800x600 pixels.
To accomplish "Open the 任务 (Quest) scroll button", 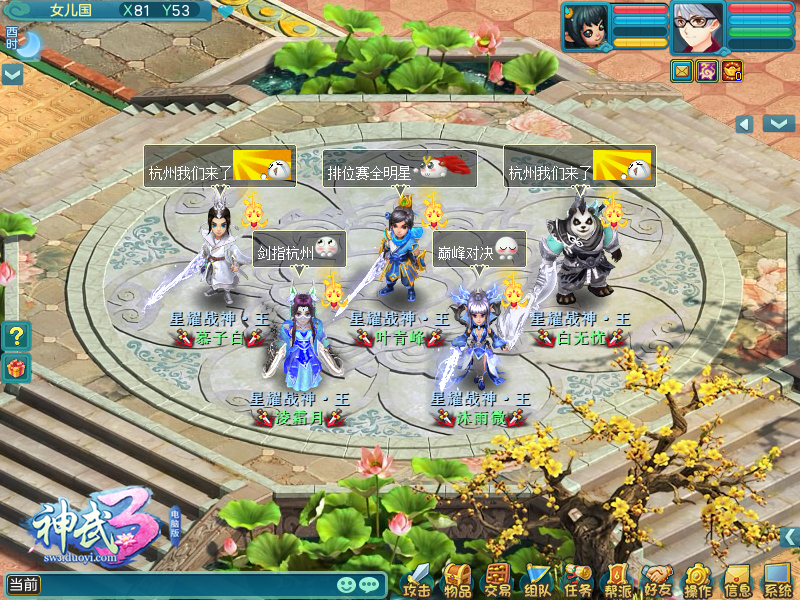I will click(x=578, y=578).
